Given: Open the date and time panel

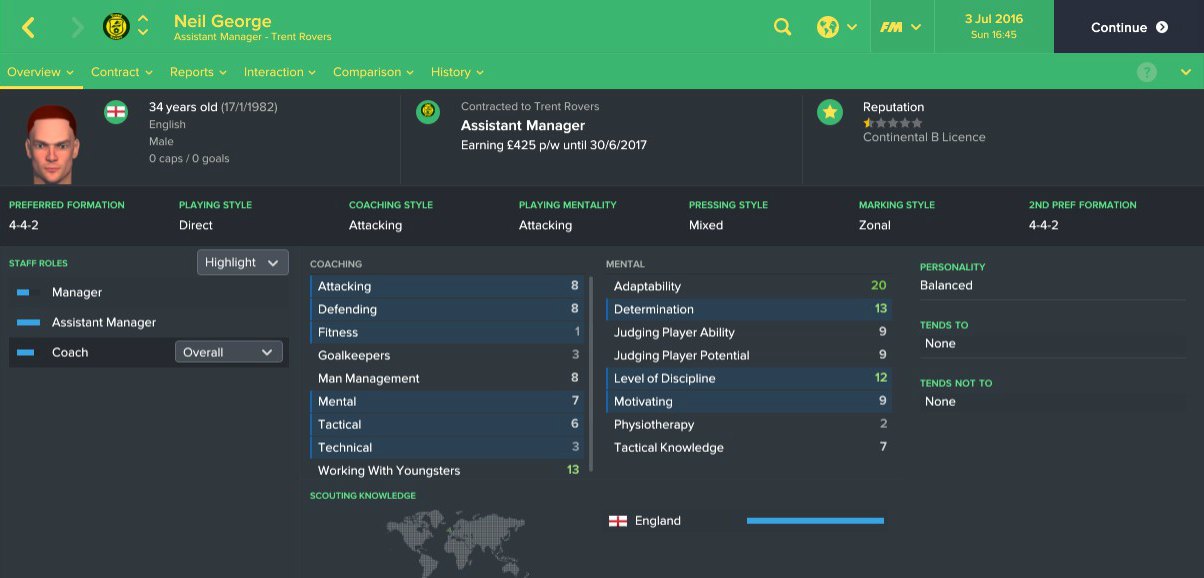Looking at the screenshot, I should pyautogui.click(x=993, y=27).
